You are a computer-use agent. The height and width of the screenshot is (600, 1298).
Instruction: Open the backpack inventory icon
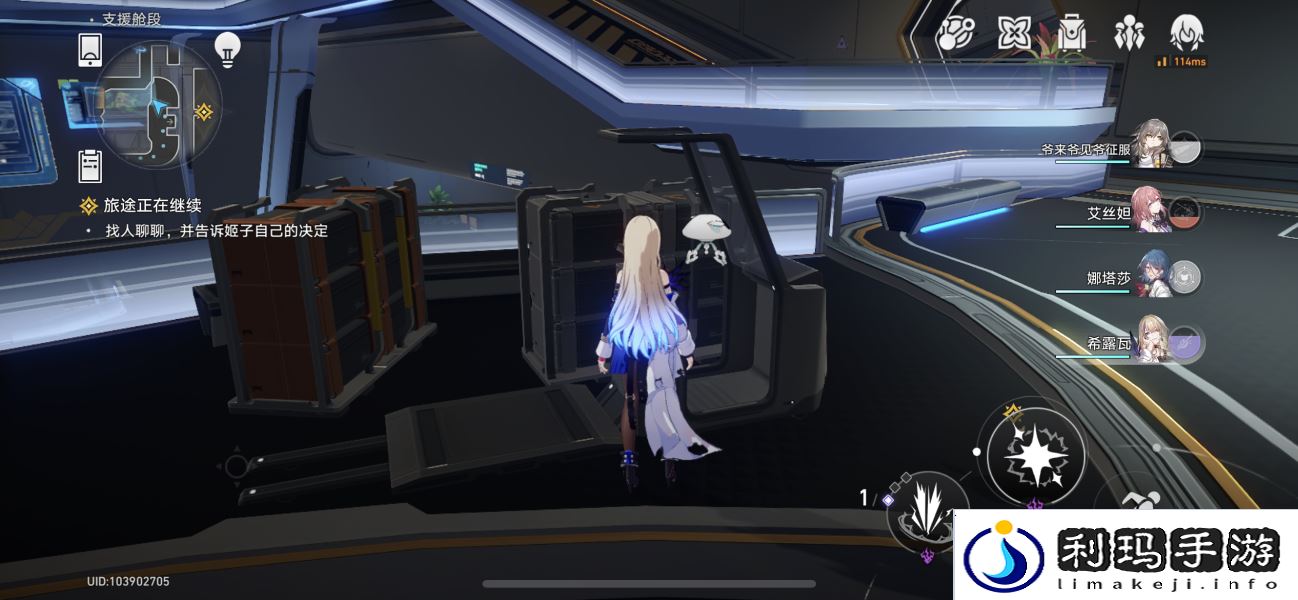pyautogui.click(x=1072, y=36)
